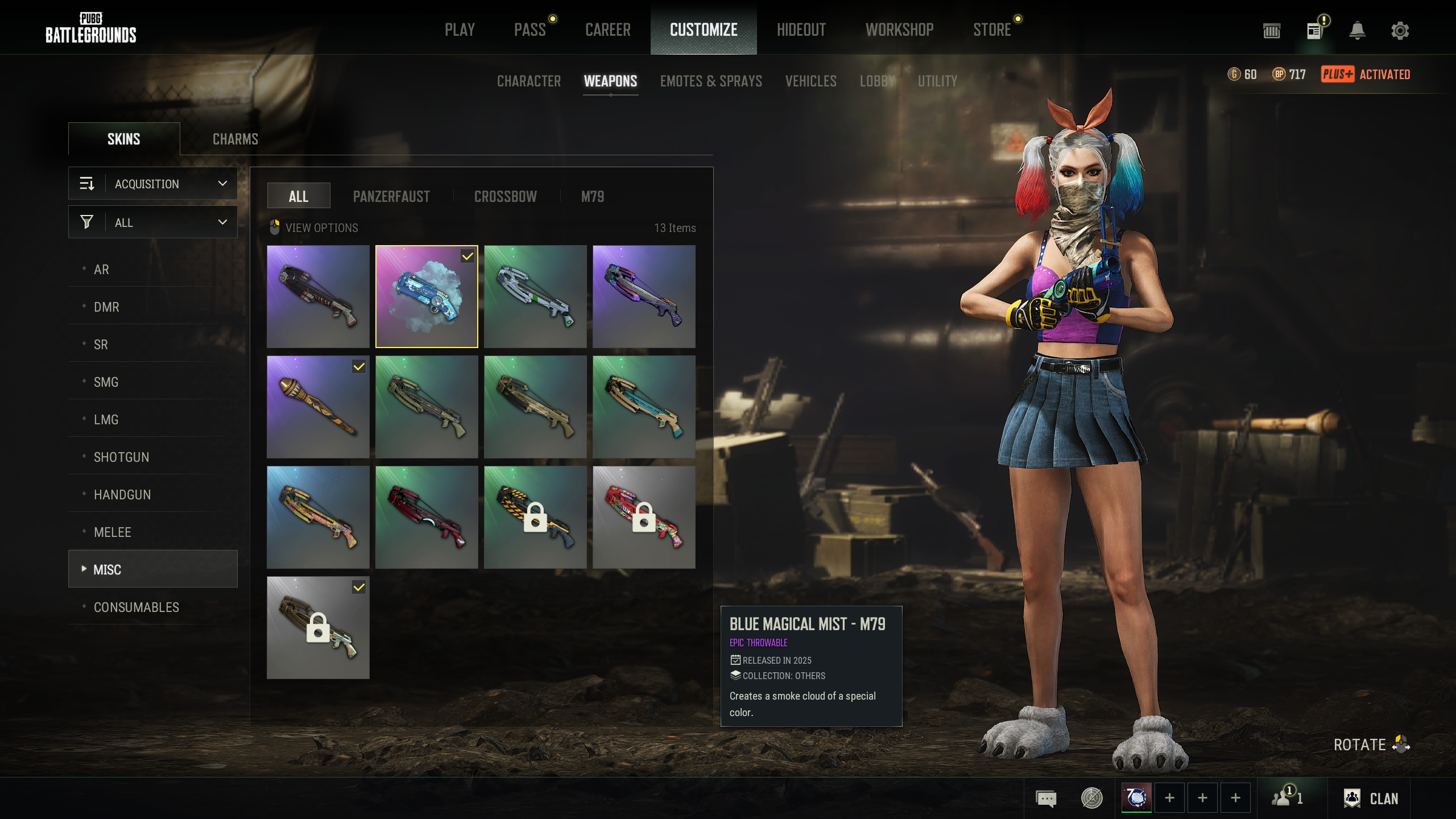1456x819 pixels.
Task: Select the Vehicles category
Action: pyautogui.click(x=810, y=81)
